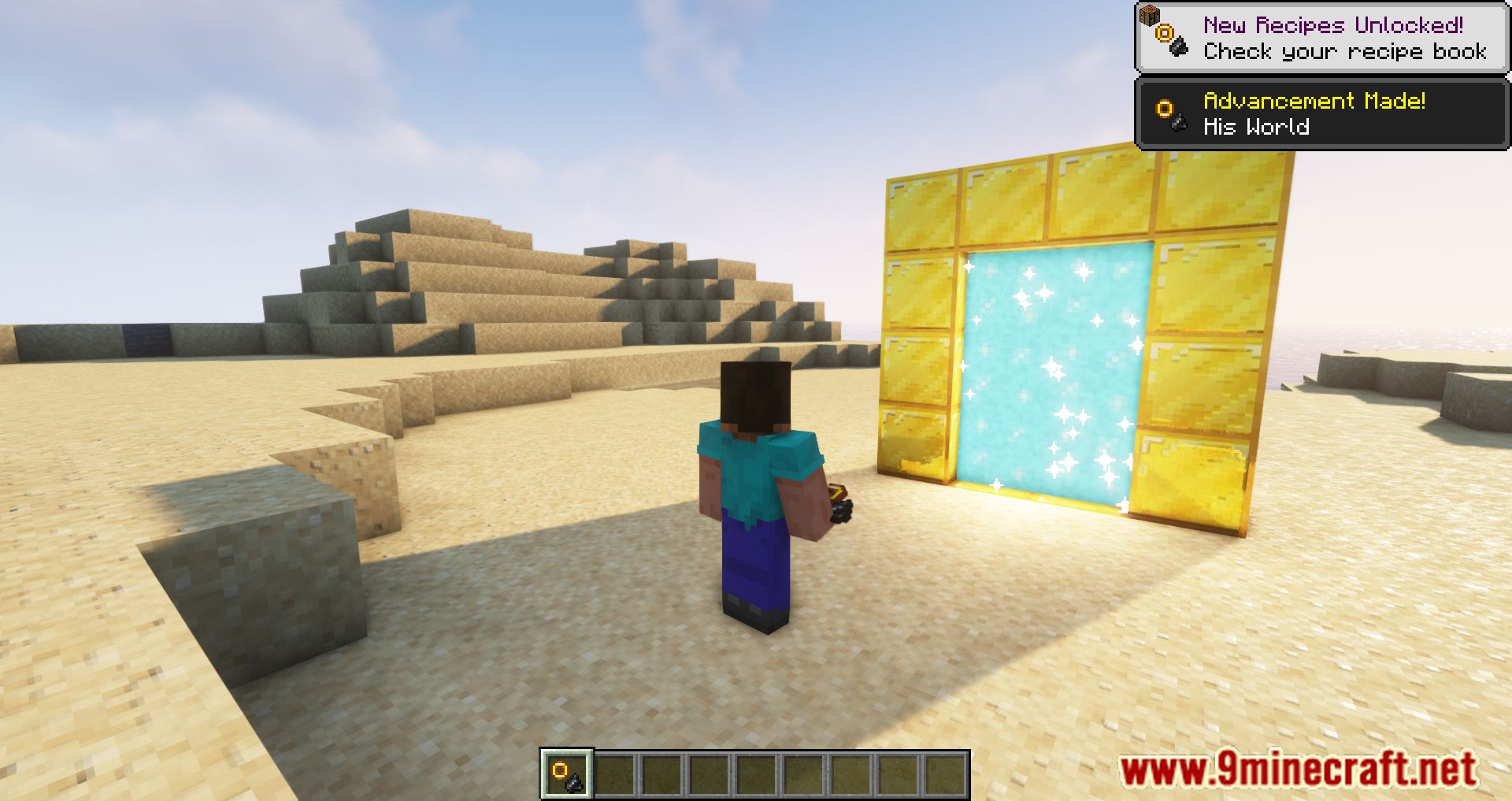
Task: Click the dark charm icon beside the advancement ring
Action: point(1178,122)
